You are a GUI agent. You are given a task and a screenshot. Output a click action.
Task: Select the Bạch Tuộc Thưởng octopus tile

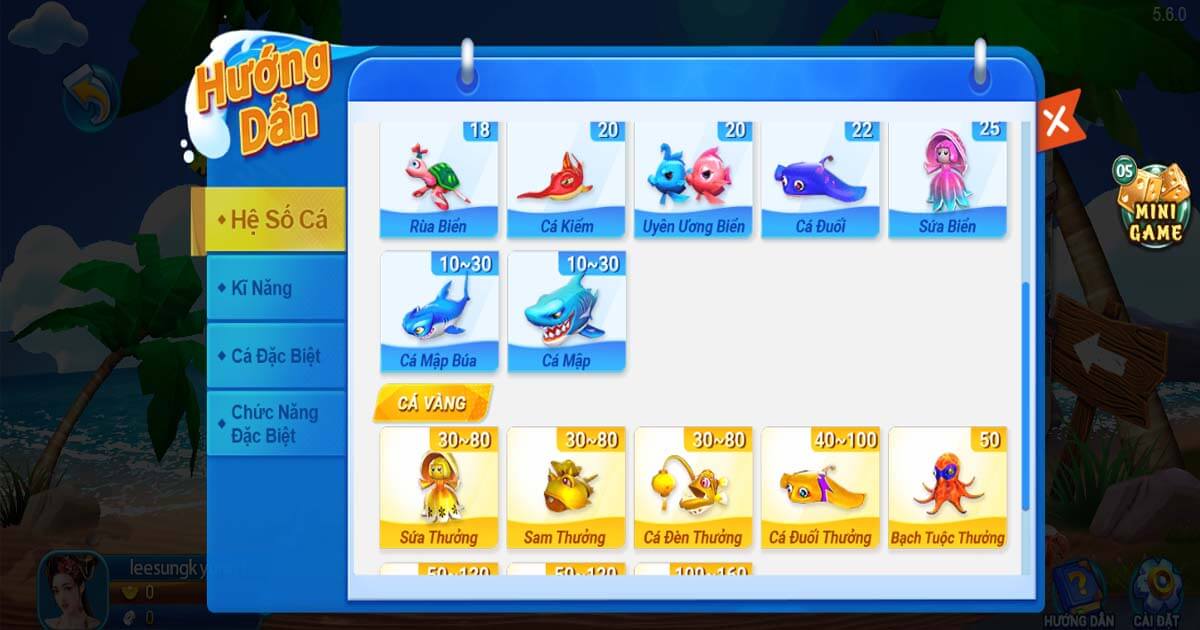(x=947, y=489)
